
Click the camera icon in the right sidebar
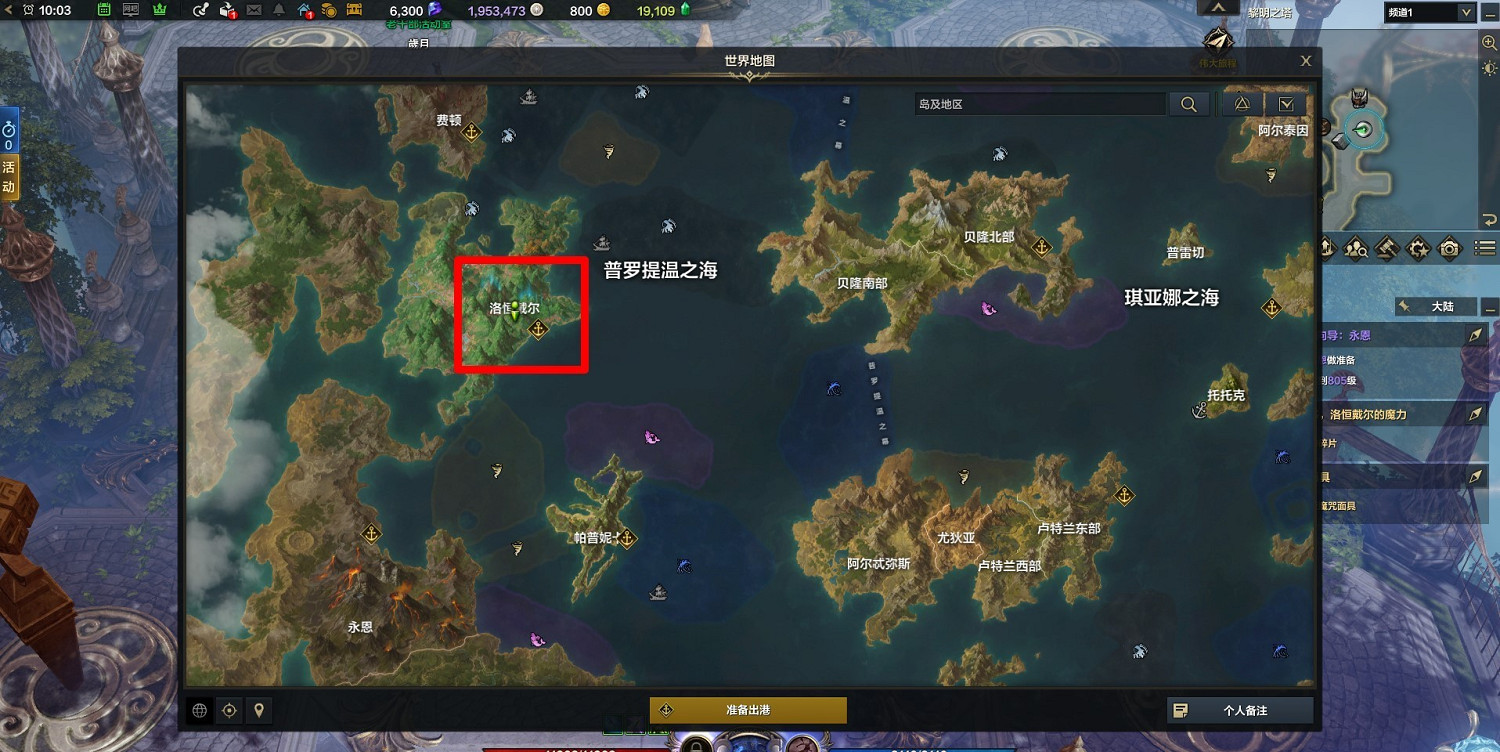1447,247
